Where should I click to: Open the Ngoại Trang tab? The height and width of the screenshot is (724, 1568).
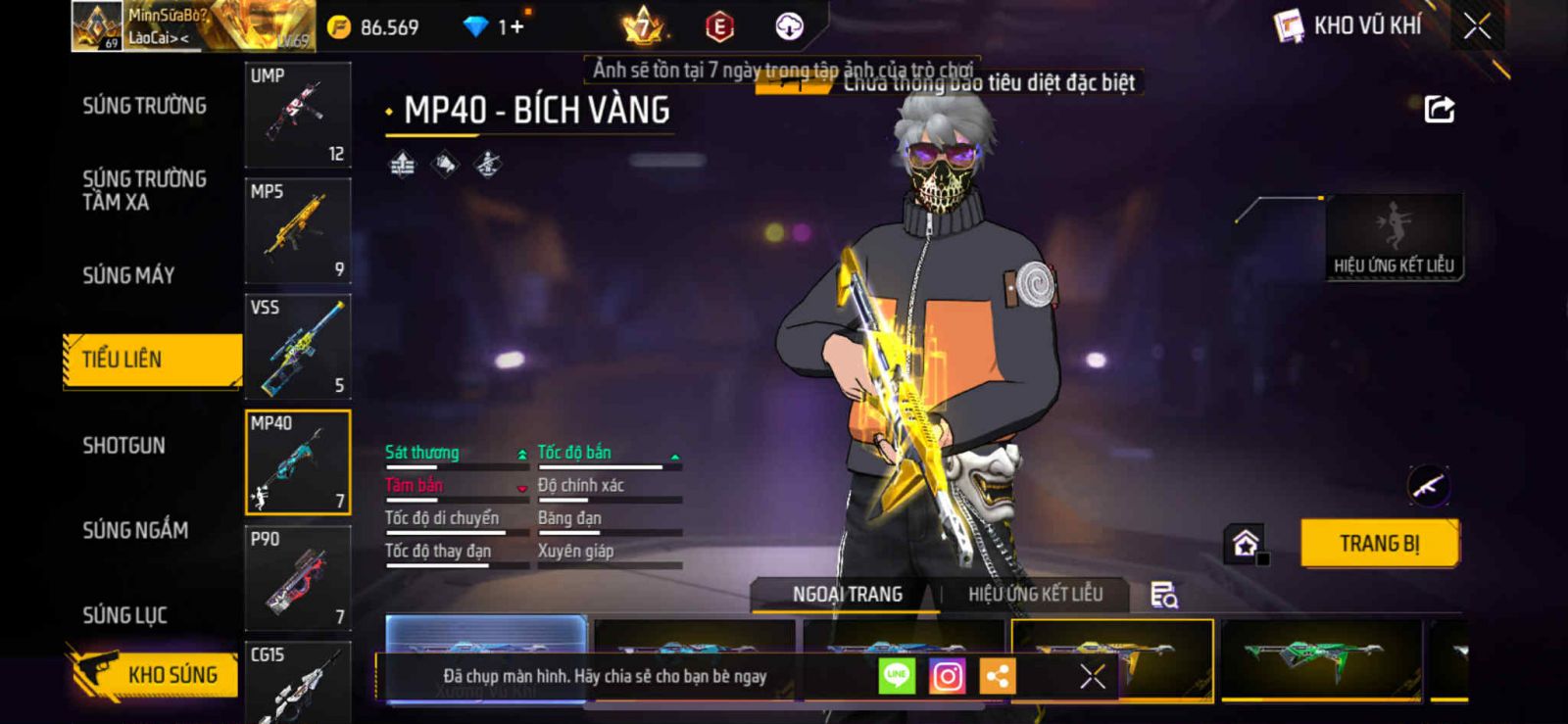(847, 594)
